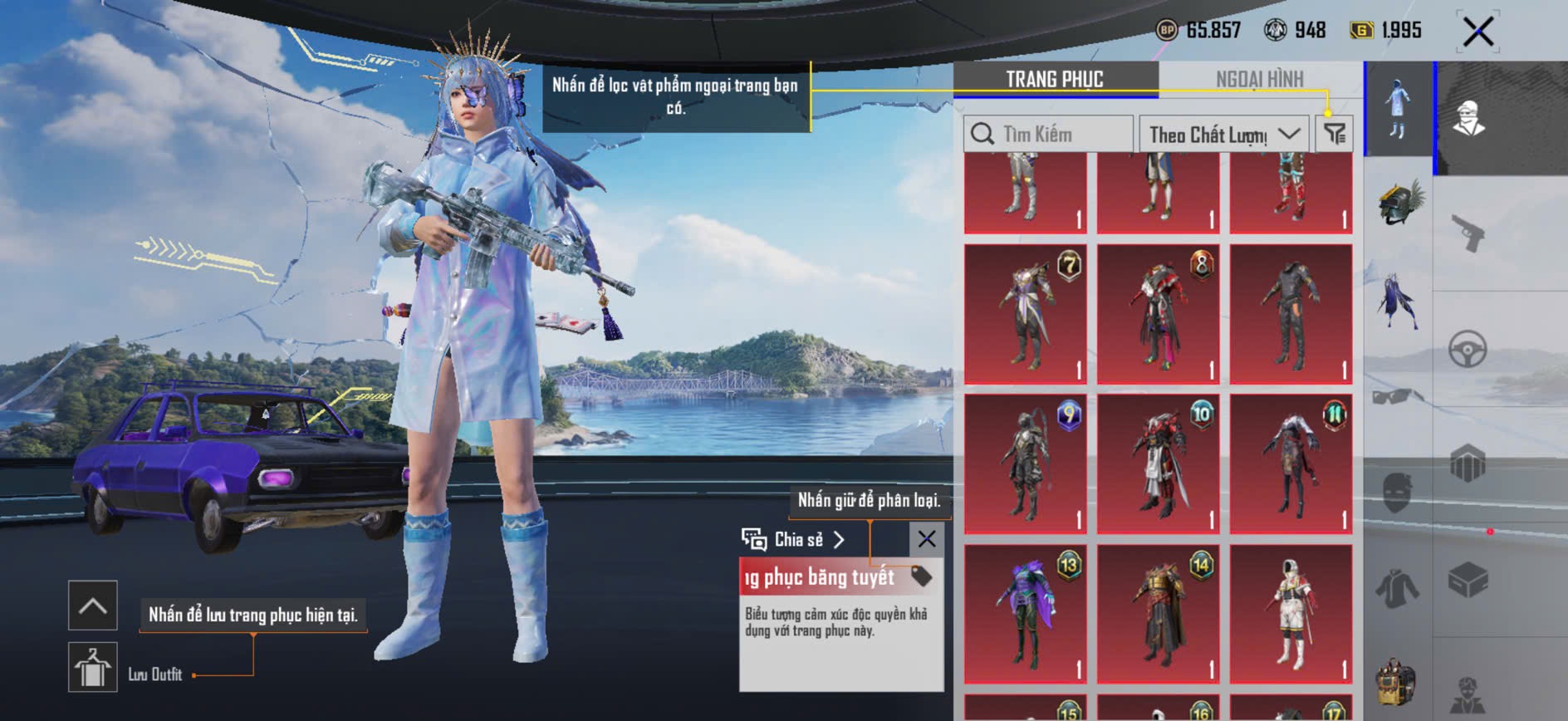Open the helmet category icon
This screenshot has height=721, width=1568.
1399,204
